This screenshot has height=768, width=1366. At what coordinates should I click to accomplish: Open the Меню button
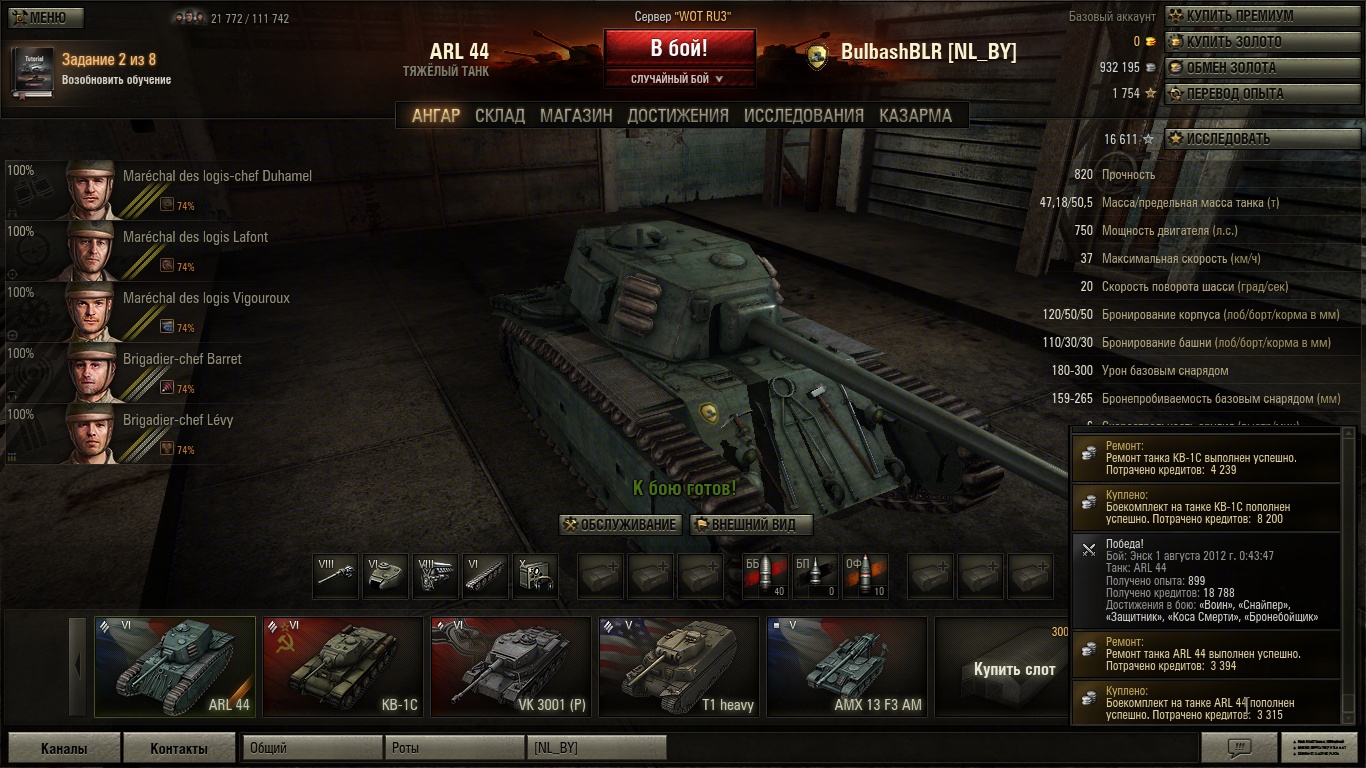pos(46,18)
